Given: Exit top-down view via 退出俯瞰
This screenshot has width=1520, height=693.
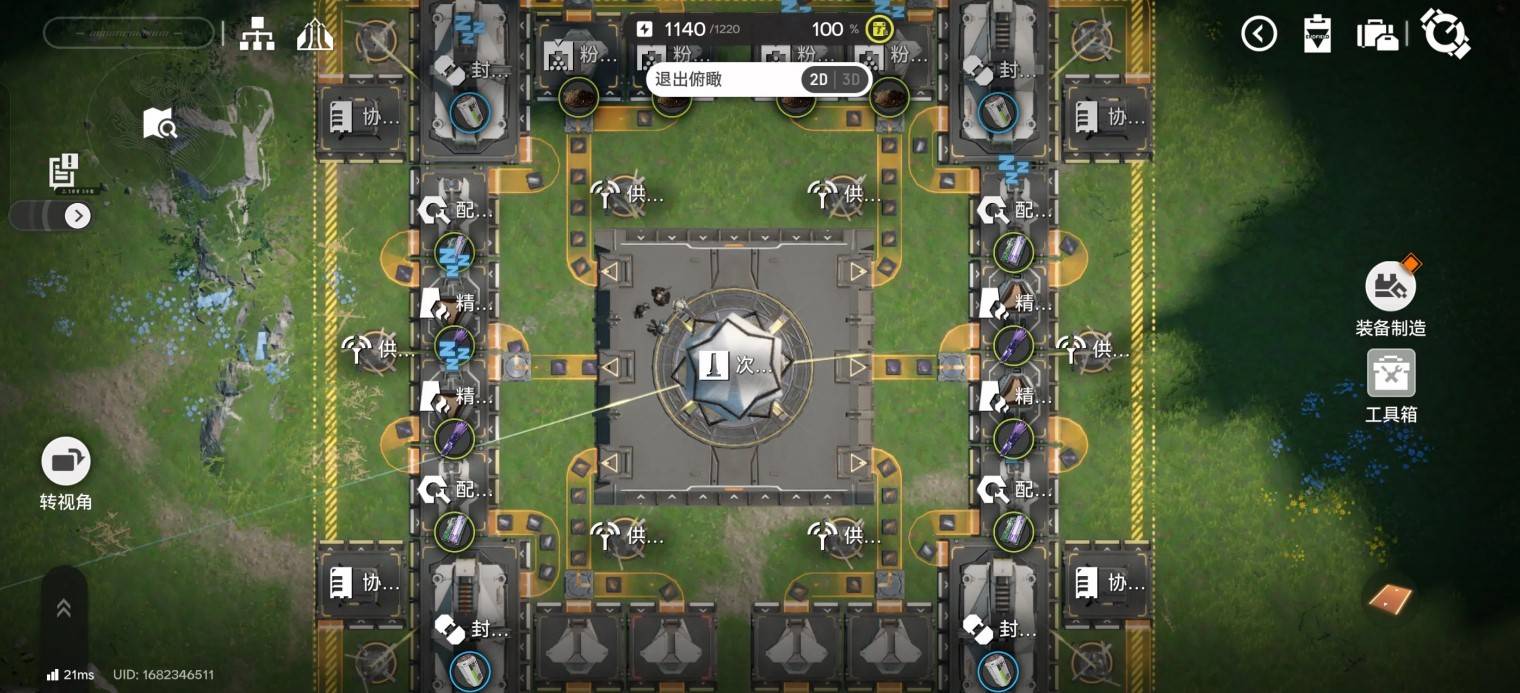Looking at the screenshot, I should [x=689, y=79].
